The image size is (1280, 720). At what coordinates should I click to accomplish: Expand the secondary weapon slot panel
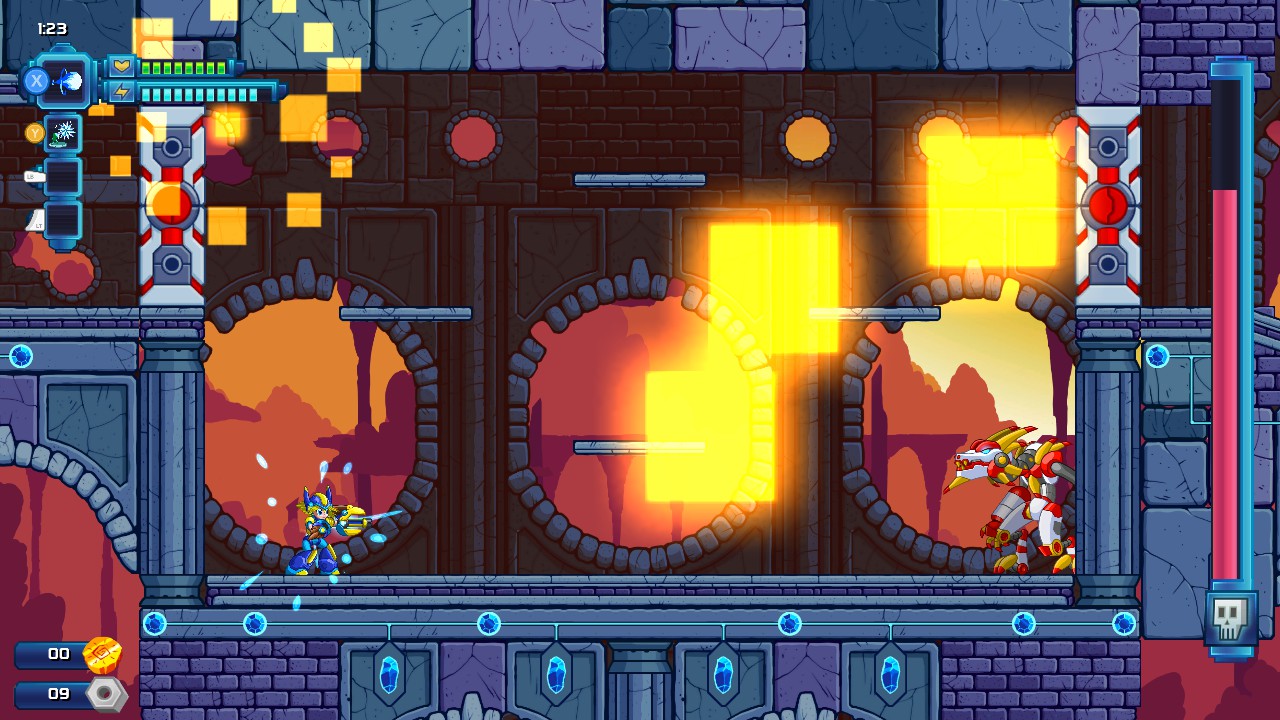[62, 135]
